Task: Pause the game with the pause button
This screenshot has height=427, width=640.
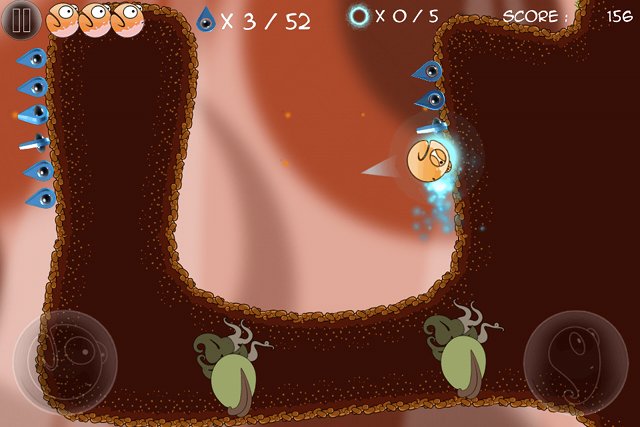Action: click(19, 18)
